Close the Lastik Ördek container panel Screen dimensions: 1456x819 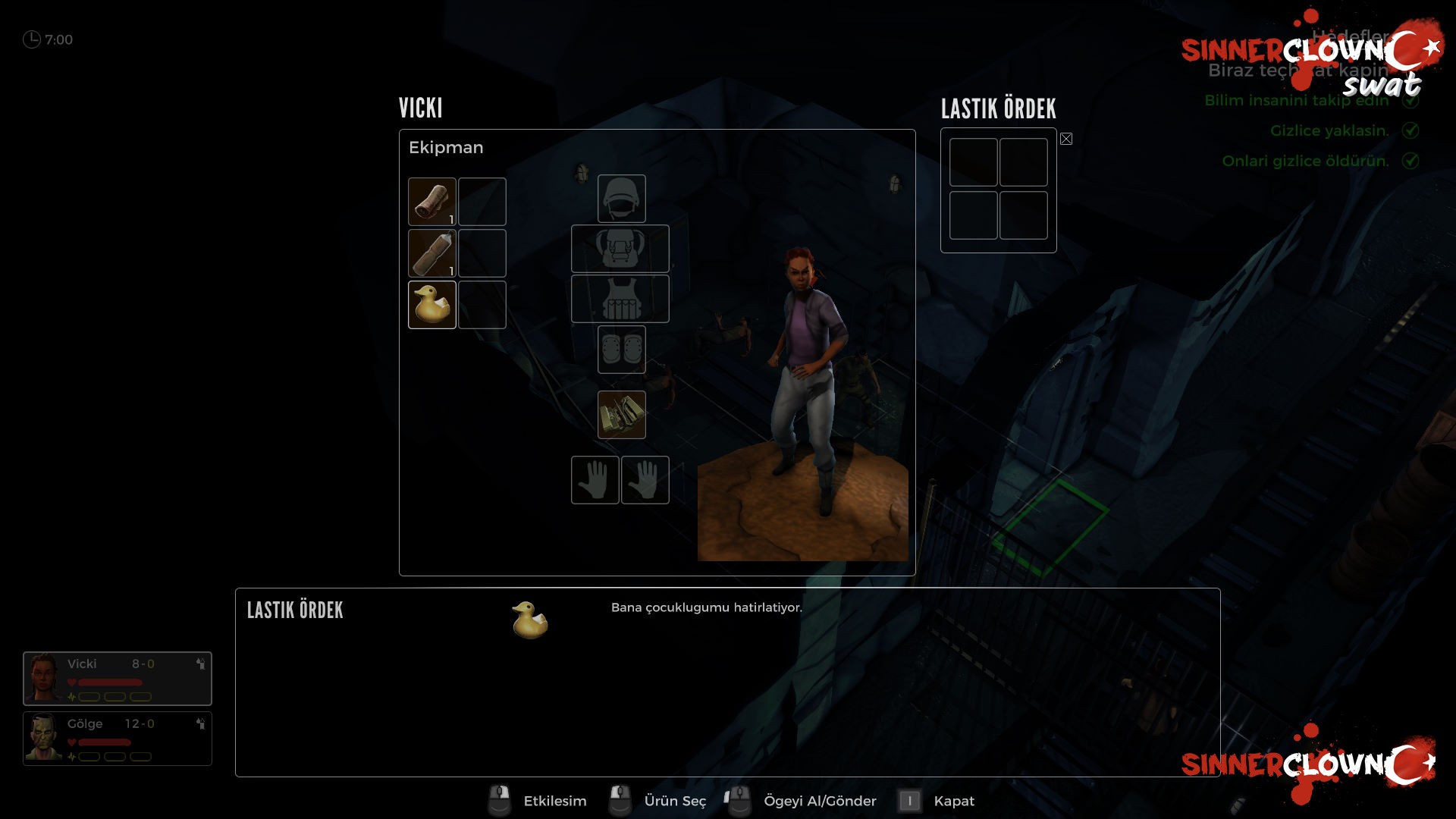coord(1066,139)
